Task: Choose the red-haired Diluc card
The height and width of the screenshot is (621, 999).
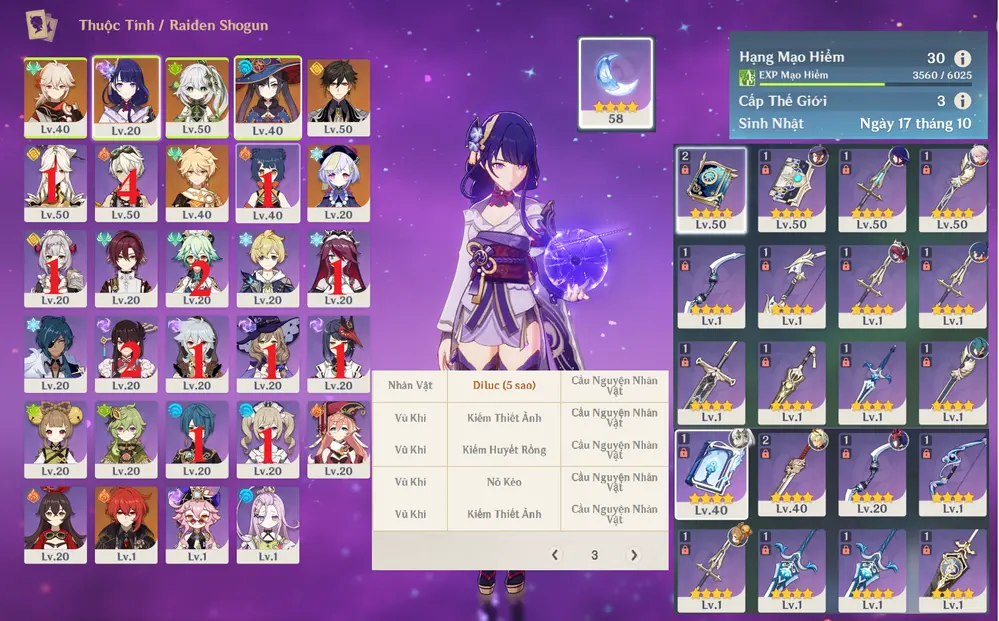Action: click(126, 524)
